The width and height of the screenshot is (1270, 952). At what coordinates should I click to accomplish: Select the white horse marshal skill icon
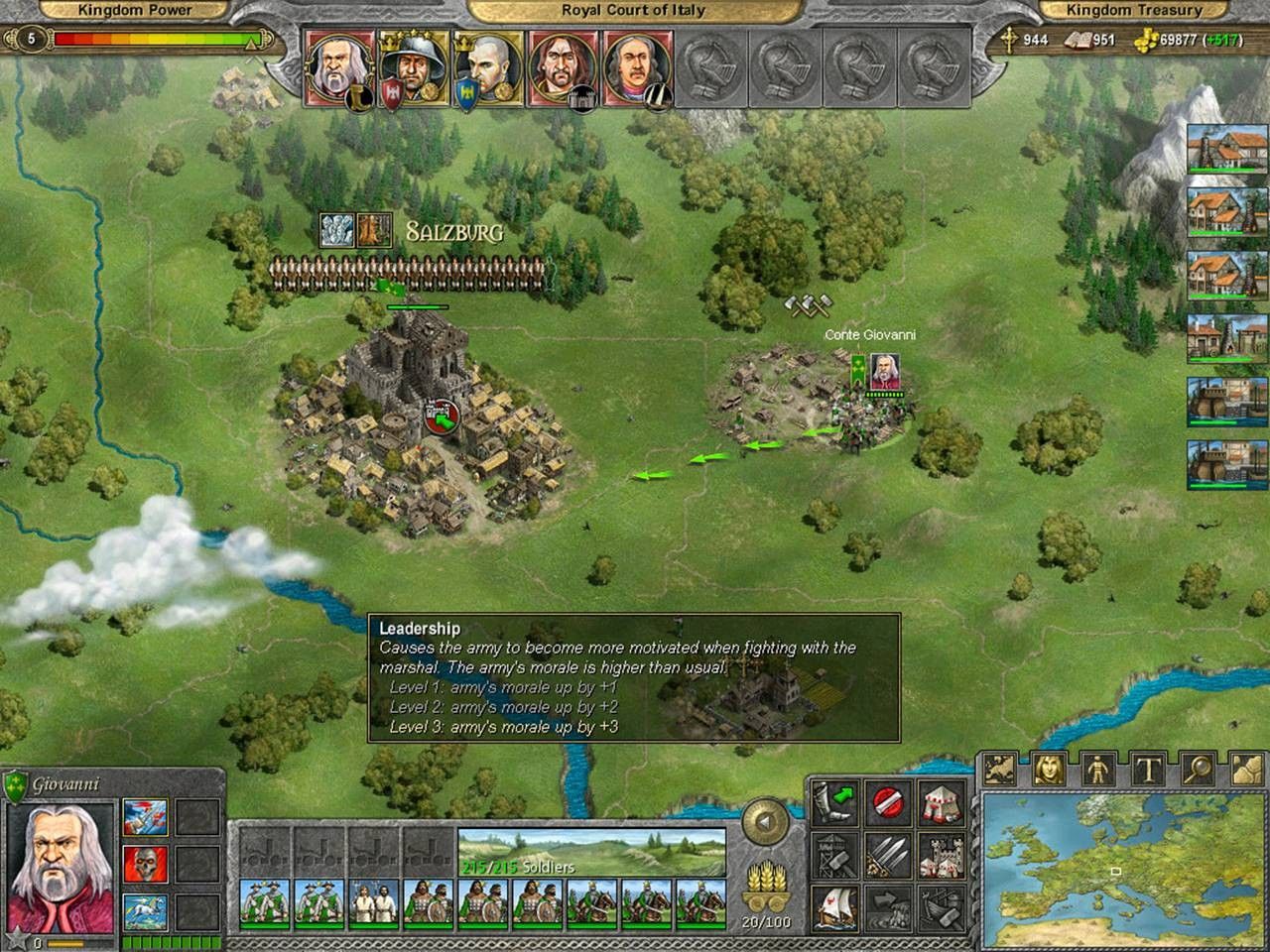click(145, 911)
